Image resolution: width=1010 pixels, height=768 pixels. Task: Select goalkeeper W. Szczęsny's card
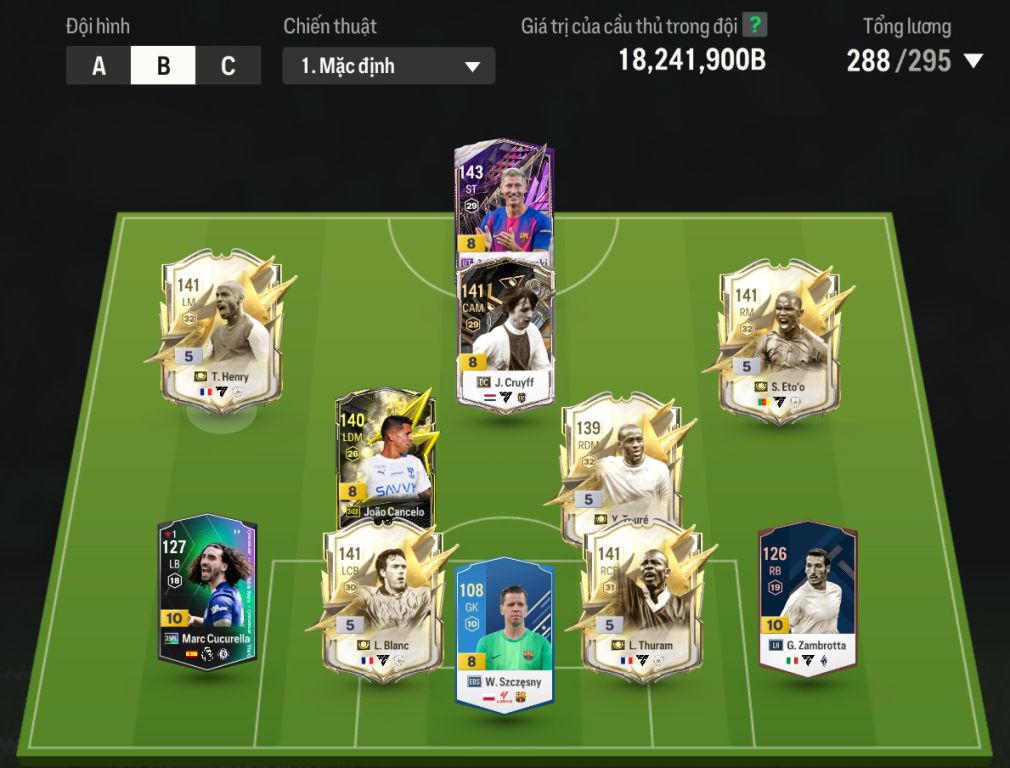point(505,632)
